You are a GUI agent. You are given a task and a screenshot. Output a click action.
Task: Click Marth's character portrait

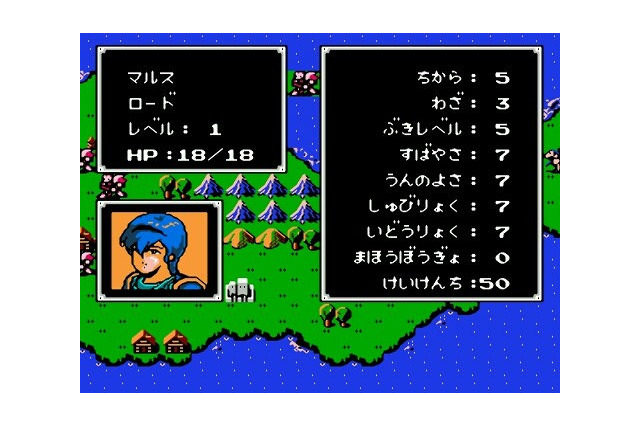coord(159,251)
